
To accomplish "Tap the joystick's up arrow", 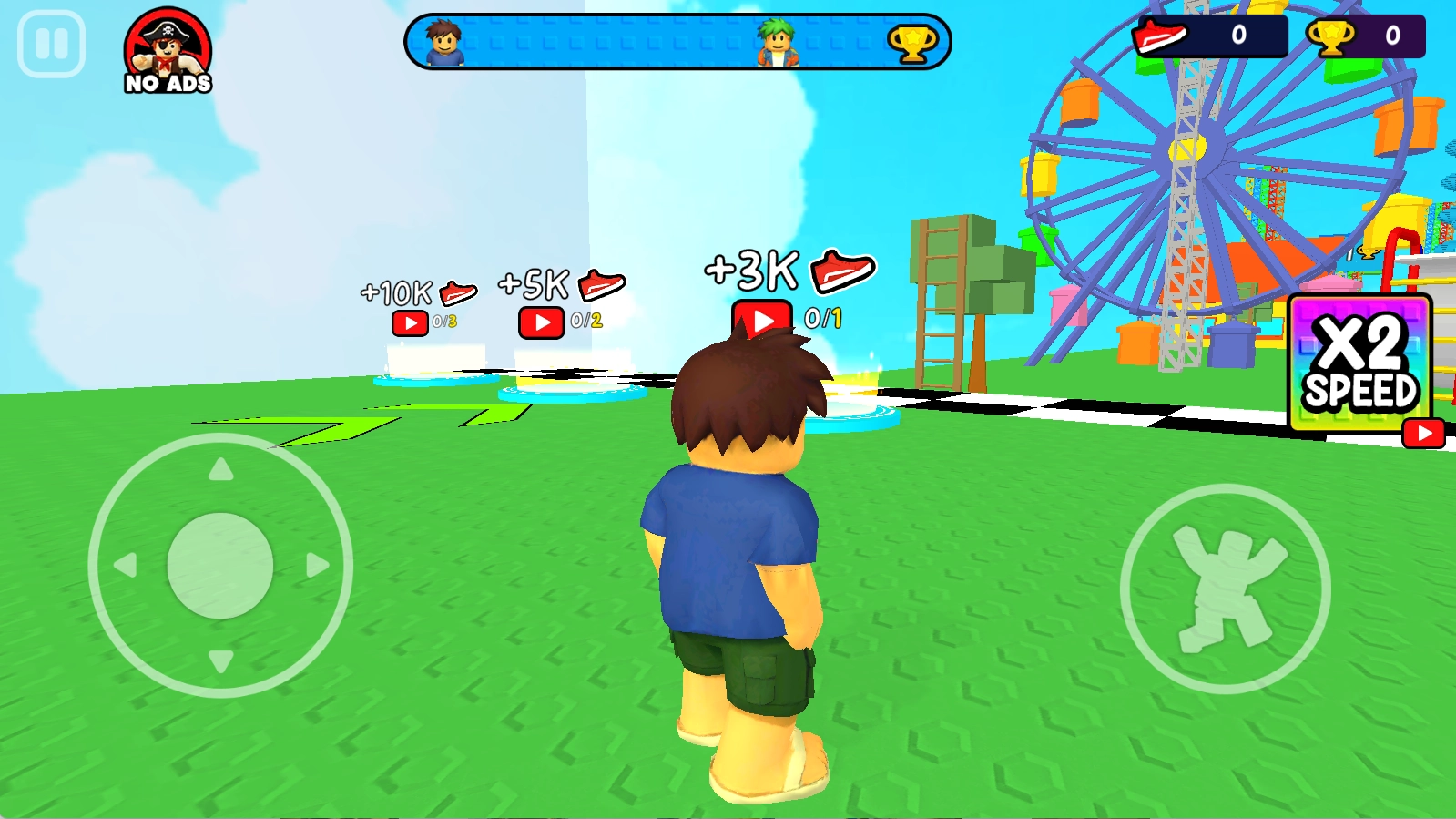I will point(220,470).
